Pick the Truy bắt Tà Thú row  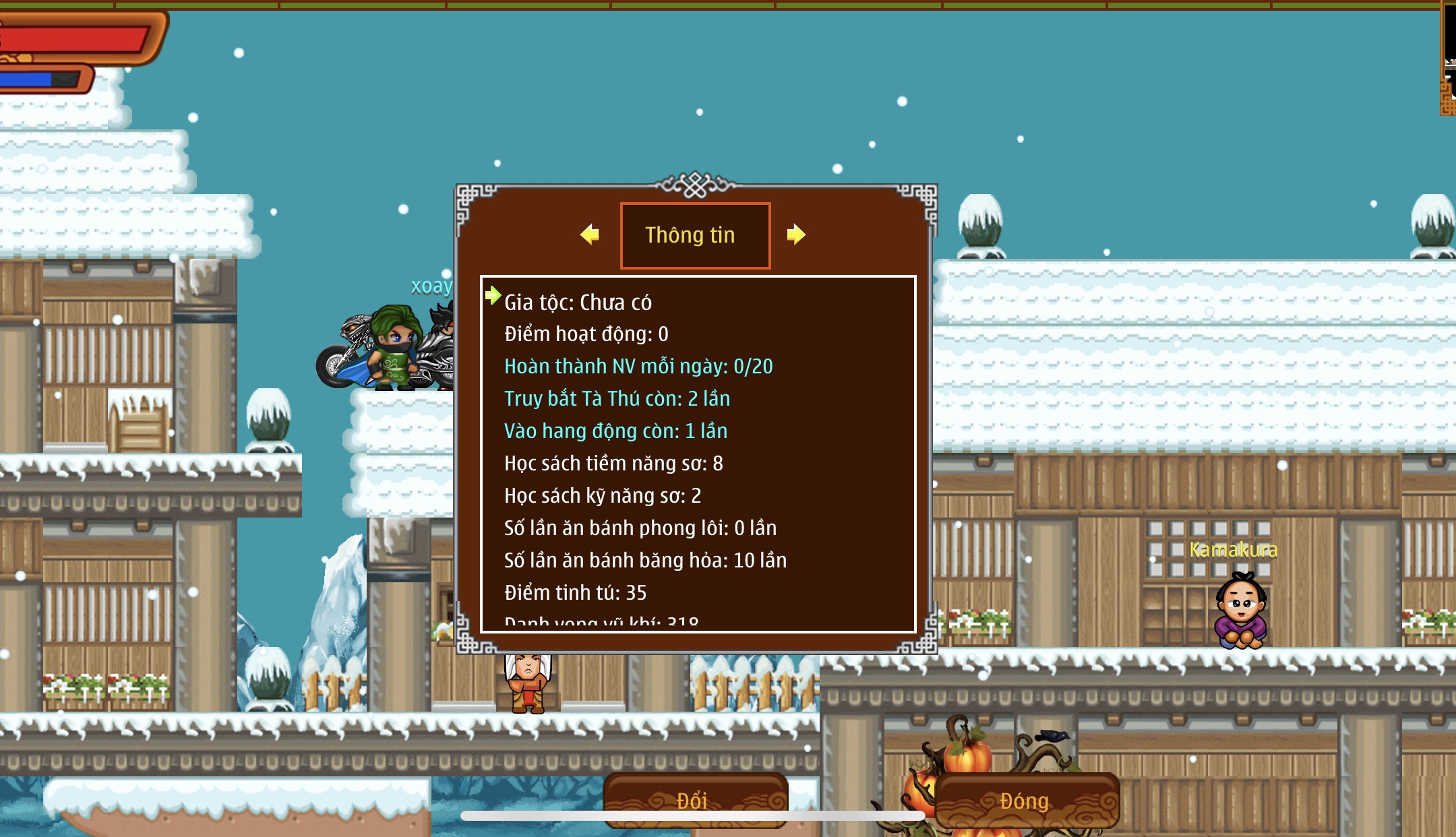(617, 399)
